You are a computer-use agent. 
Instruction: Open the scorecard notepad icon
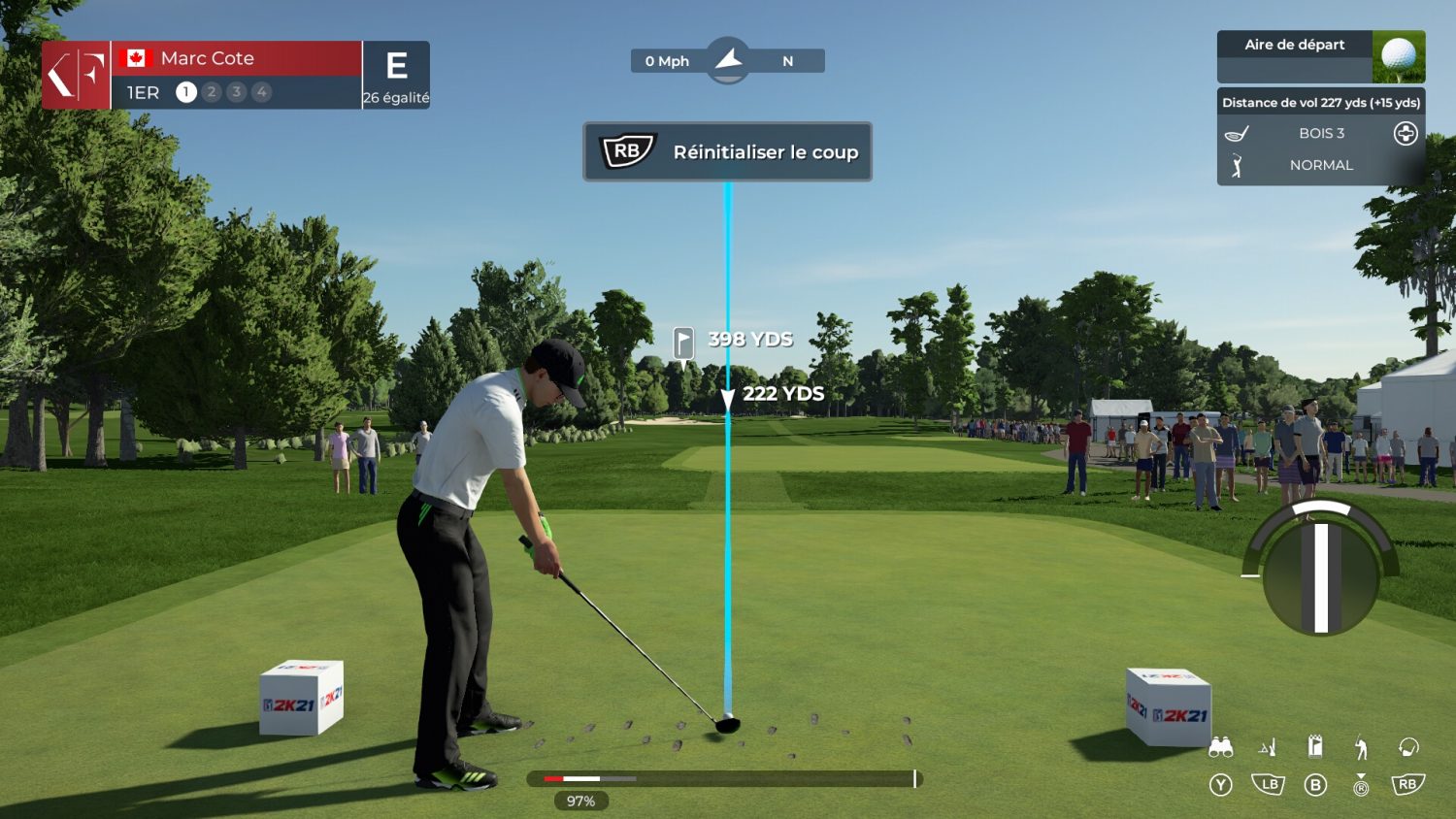click(x=1315, y=746)
